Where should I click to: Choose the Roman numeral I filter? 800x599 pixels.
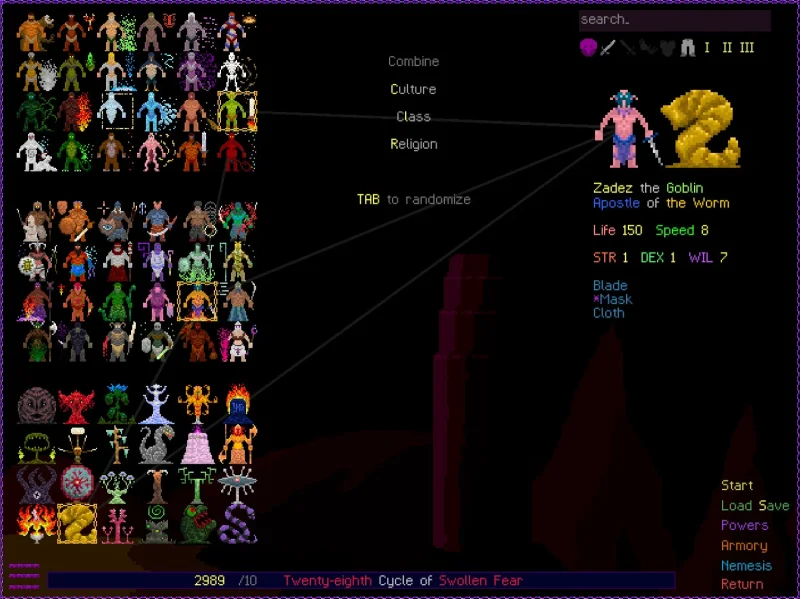coord(707,47)
